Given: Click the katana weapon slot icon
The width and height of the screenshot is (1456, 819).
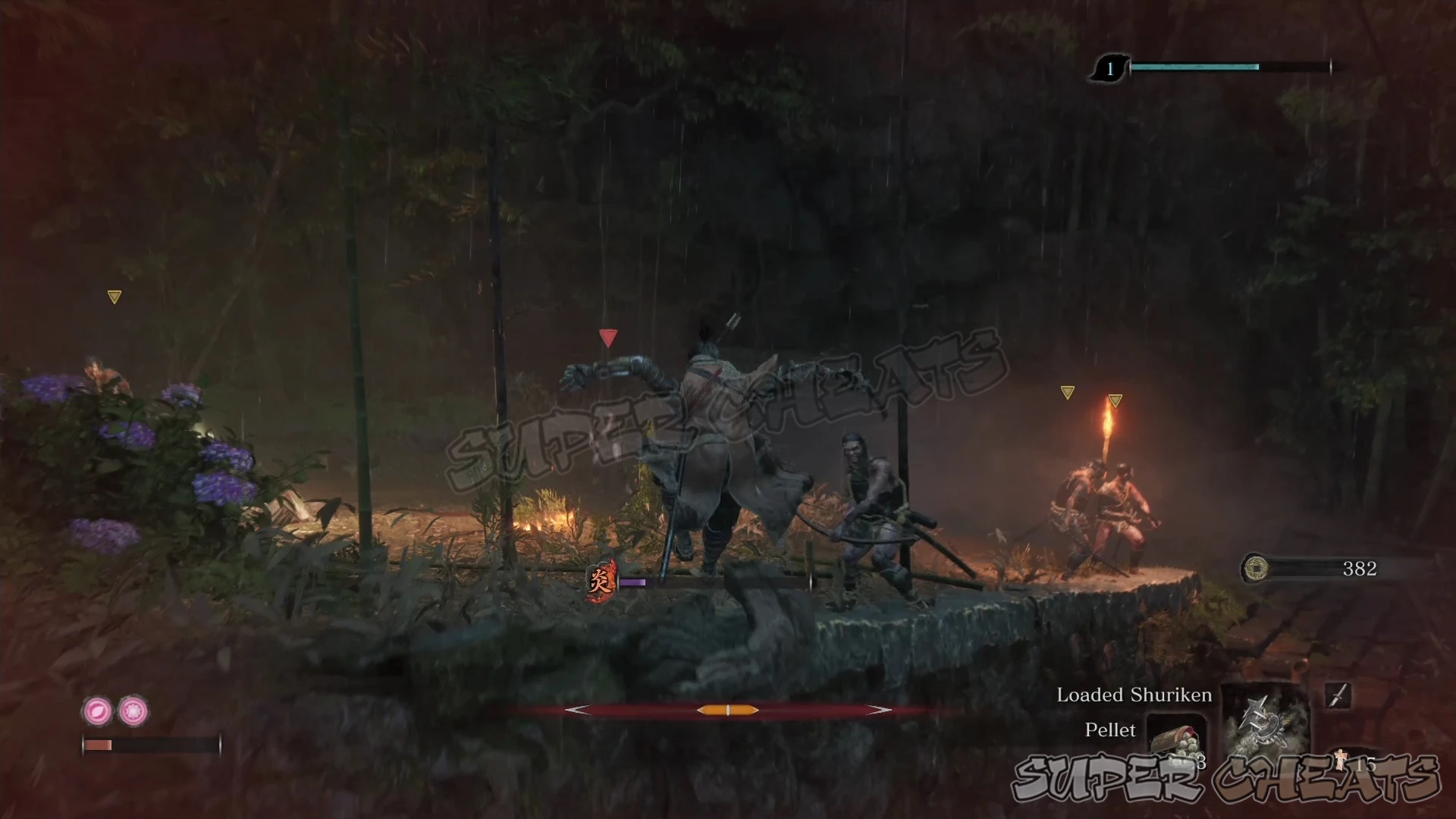Looking at the screenshot, I should pyautogui.click(x=1338, y=695).
